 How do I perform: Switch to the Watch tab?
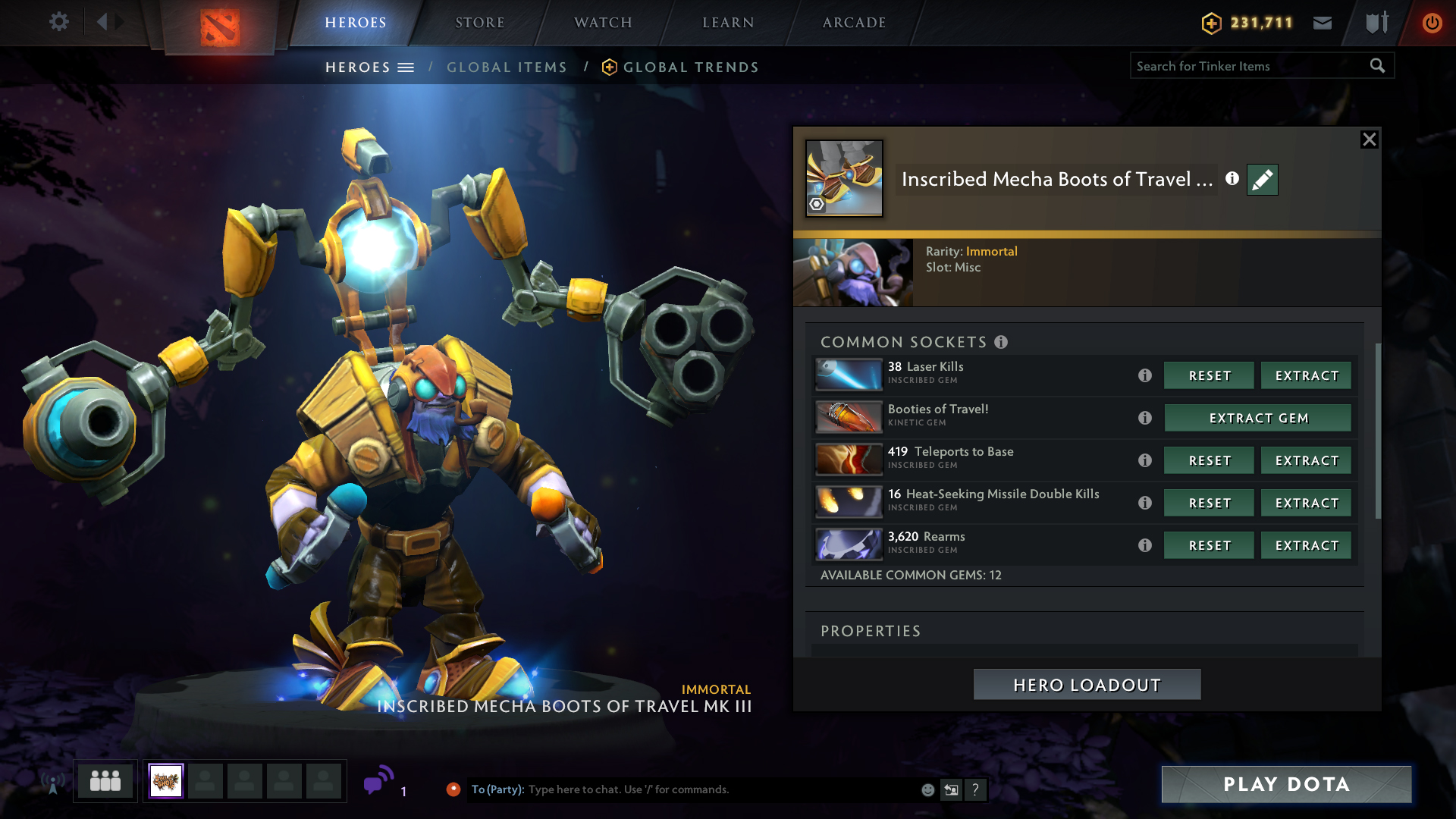(x=603, y=23)
